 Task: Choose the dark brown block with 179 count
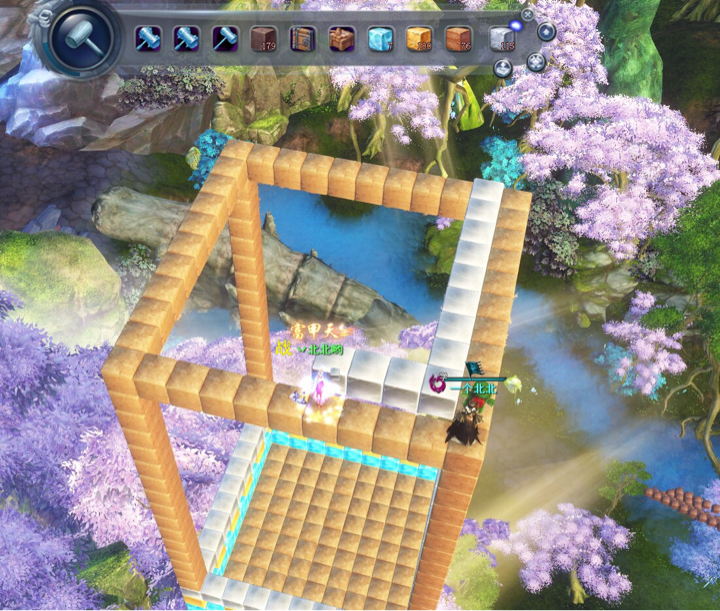click(264, 39)
